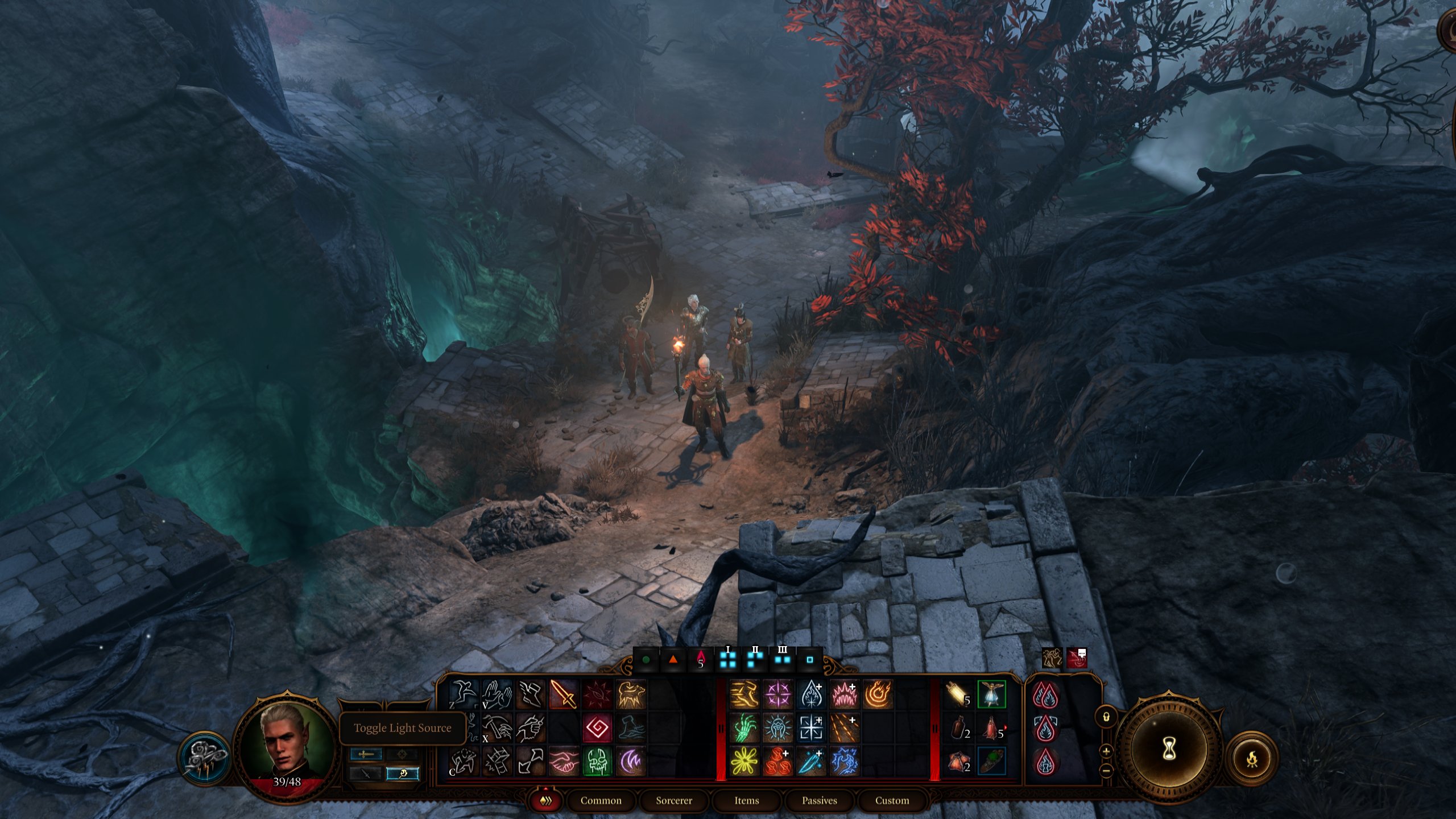Use the red potion with count 5

tap(991, 728)
